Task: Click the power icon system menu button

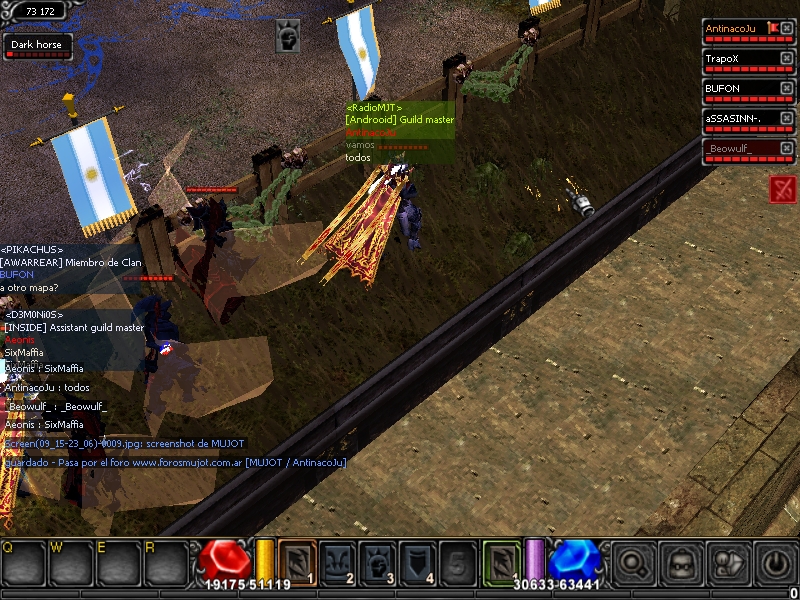Action: click(x=775, y=564)
